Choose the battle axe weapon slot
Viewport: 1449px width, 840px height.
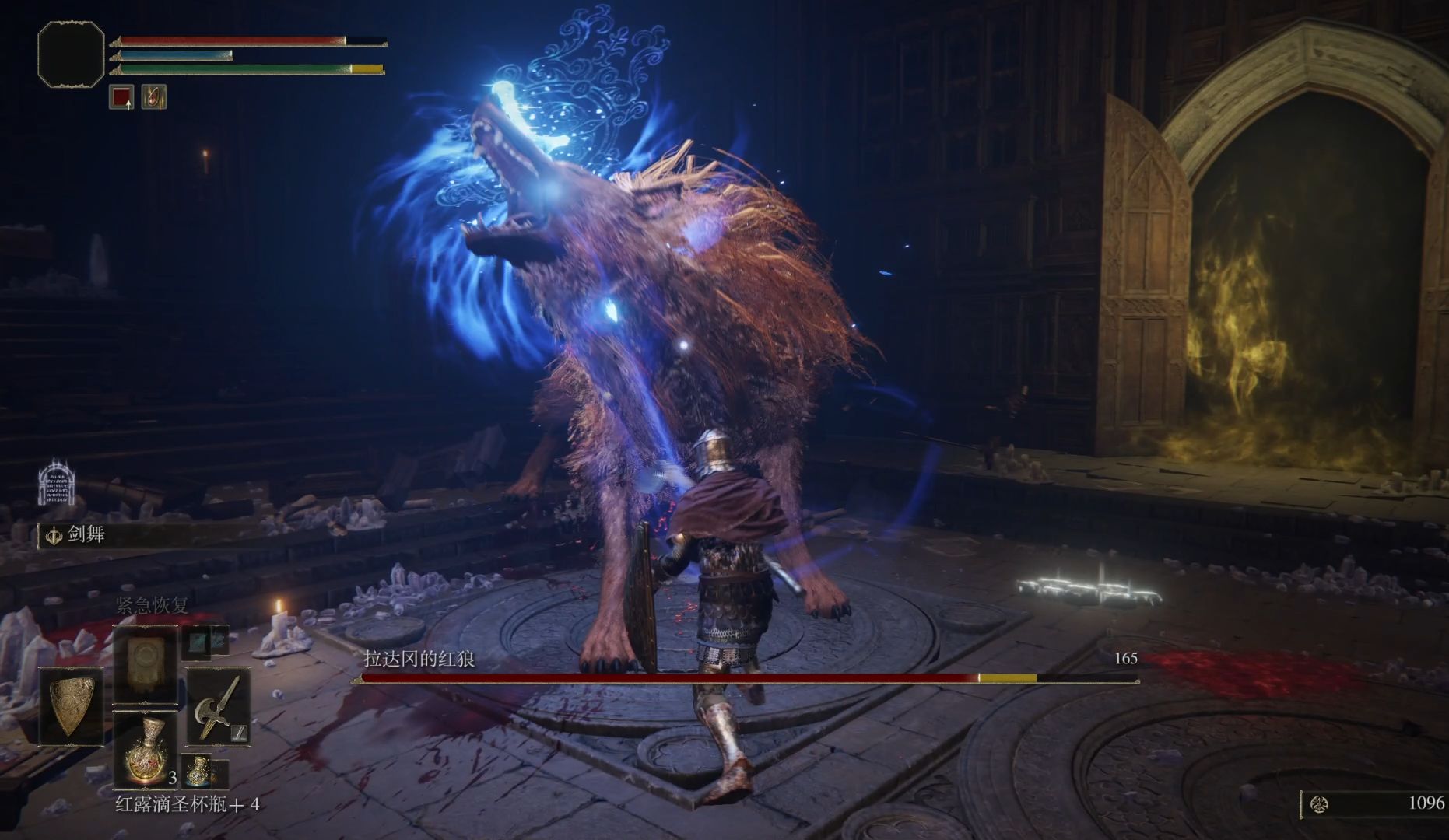coord(217,706)
